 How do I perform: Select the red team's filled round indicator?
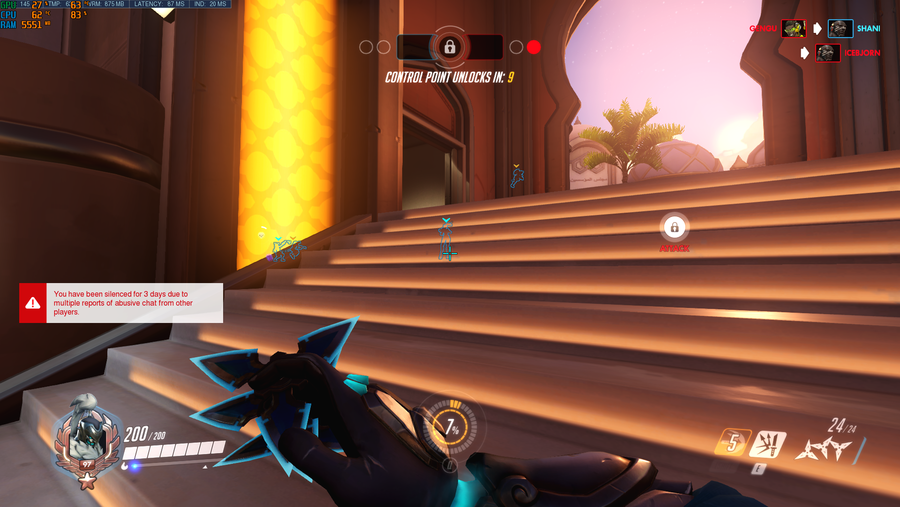(534, 47)
